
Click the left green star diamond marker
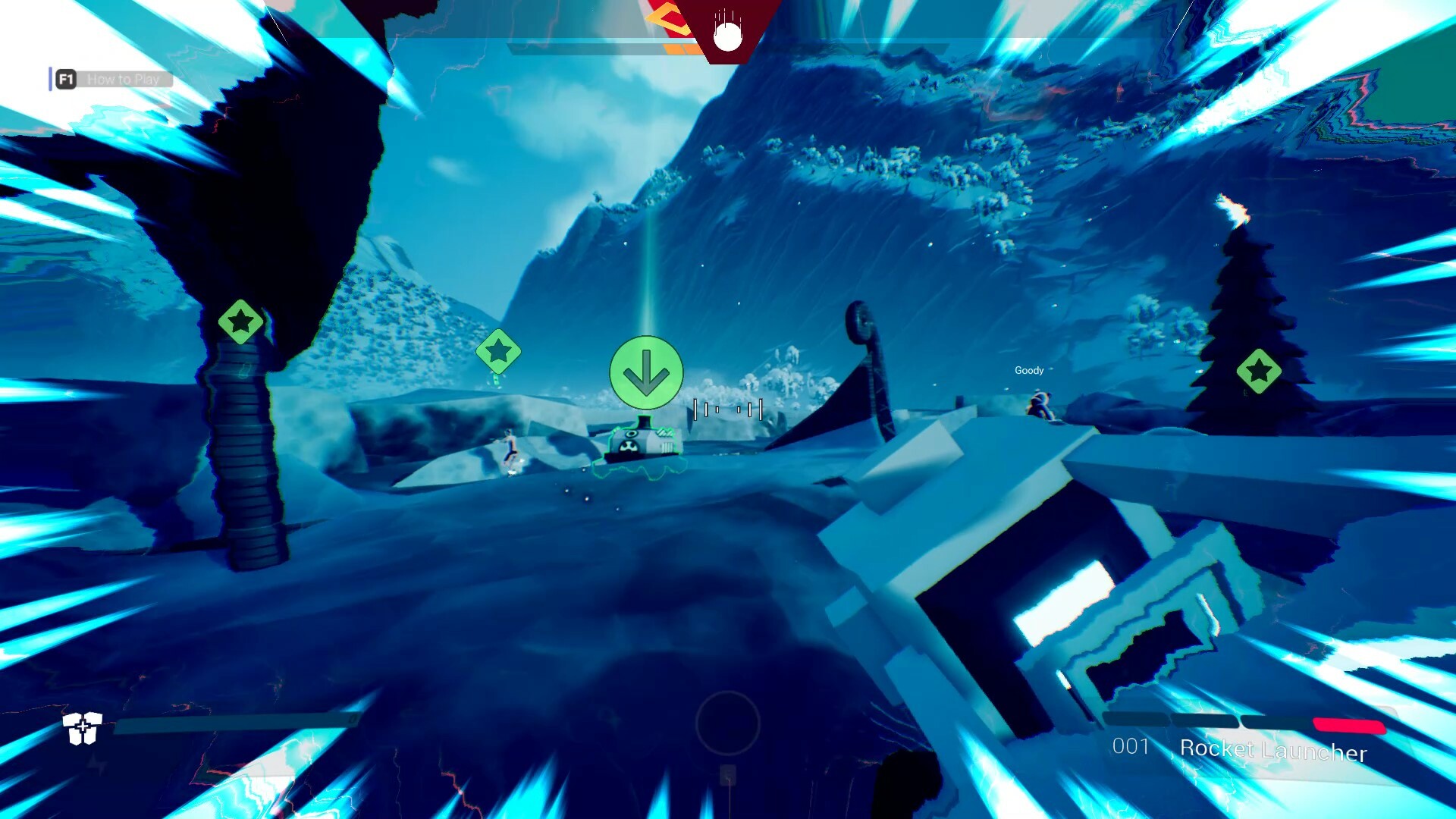click(x=240, y=322)
